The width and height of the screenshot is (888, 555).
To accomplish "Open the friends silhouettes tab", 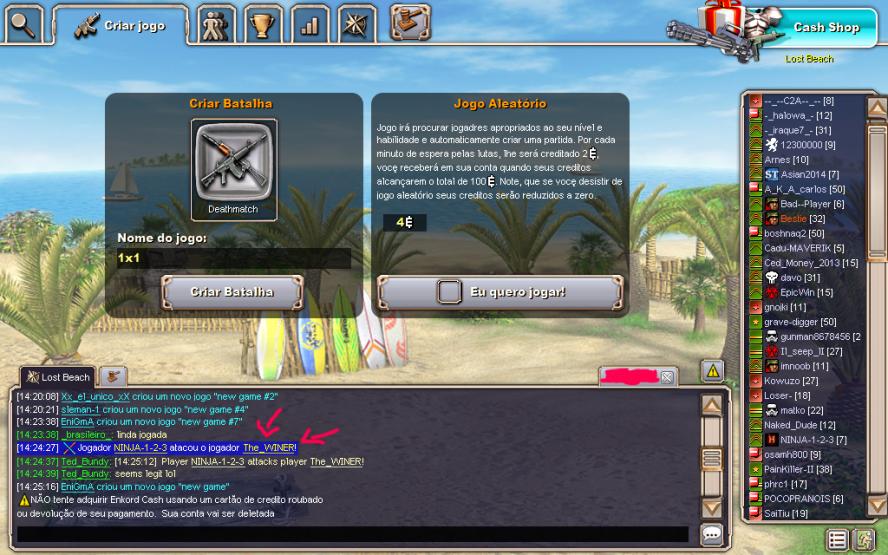I will click(x=216, y=24).
